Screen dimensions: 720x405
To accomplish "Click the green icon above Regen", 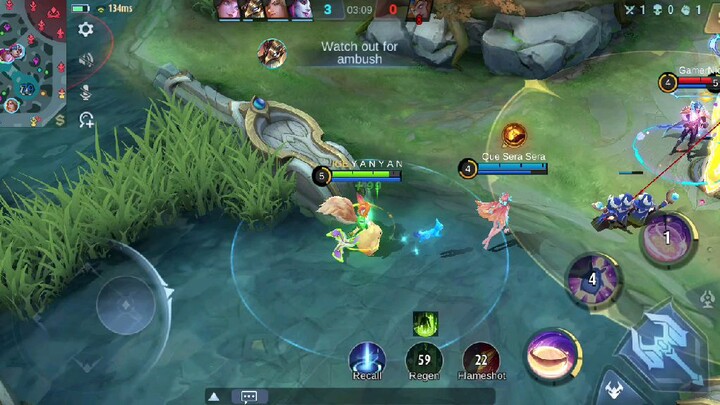I will pos(425,323).
